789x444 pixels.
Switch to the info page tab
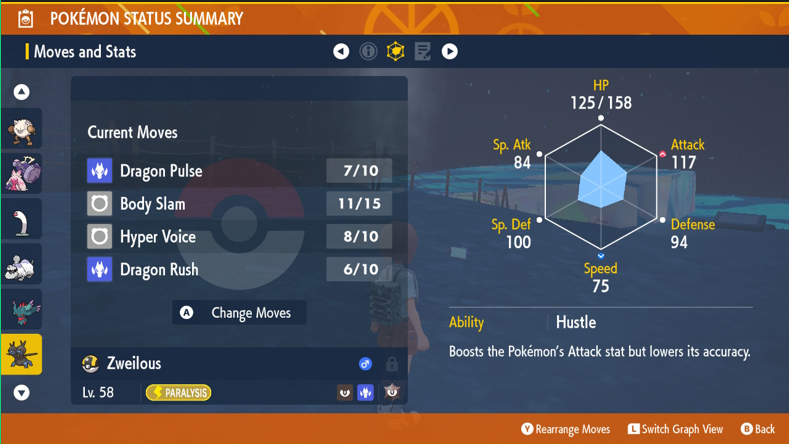pos(368,51)
